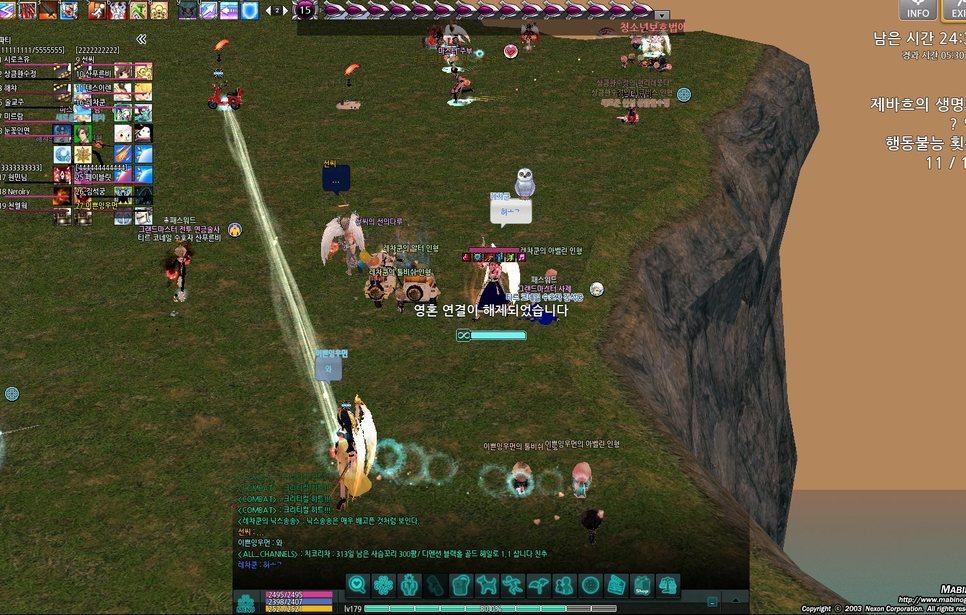Click the purple 15 orb counter icon
The height and width of the screenshot is (615, 966).
pyautogui.click(x=305, y=11)
